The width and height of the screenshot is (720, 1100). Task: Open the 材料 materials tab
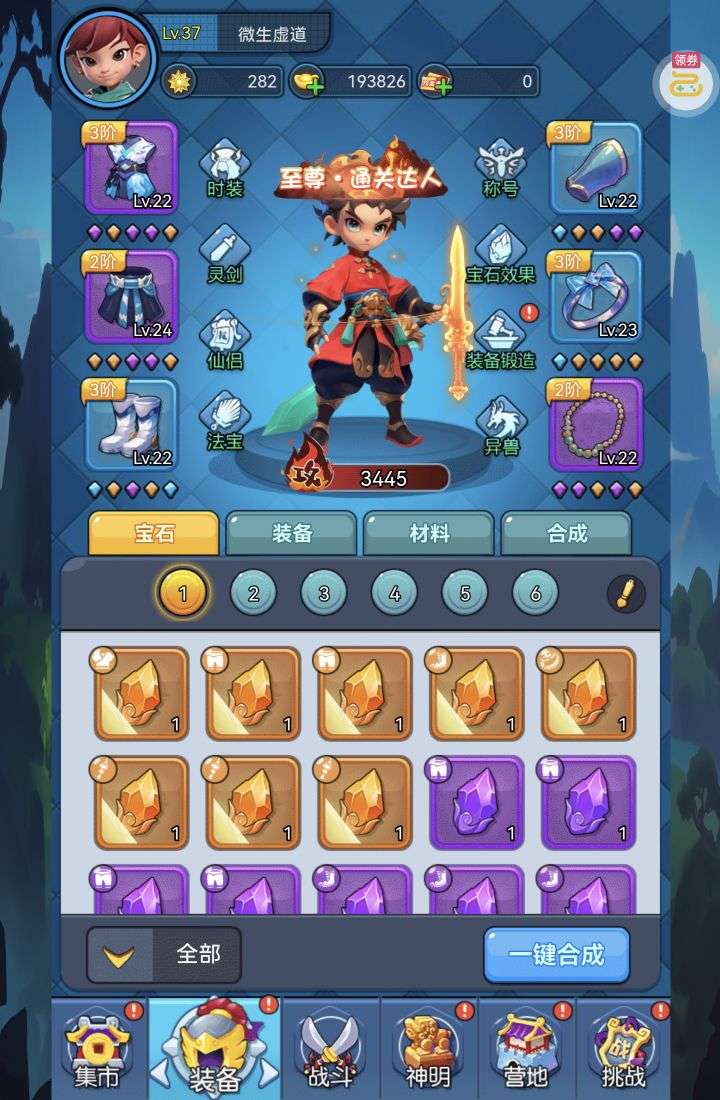click(x=429, y=534)
